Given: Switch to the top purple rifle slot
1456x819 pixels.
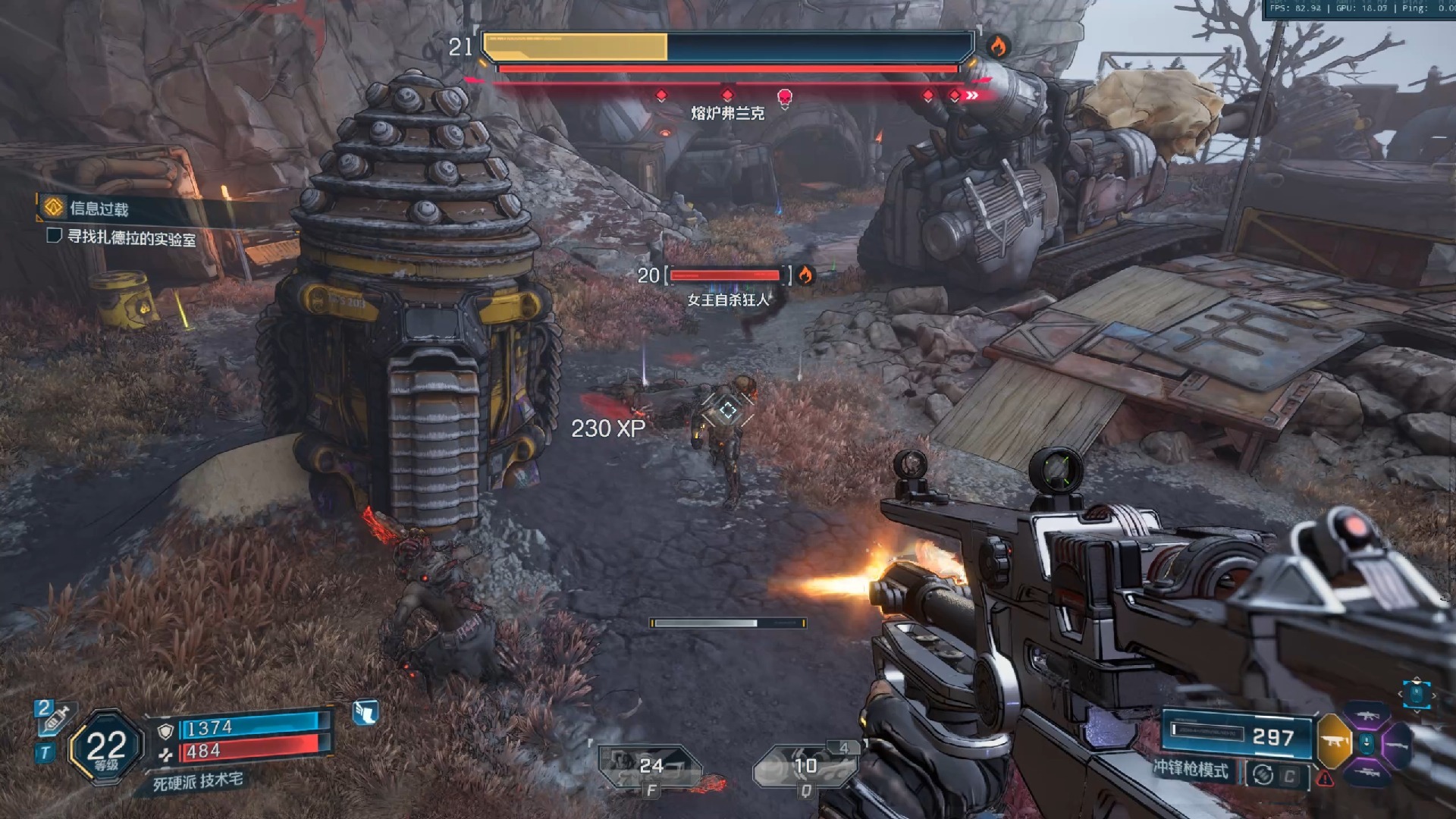Looking at the screenshot, I should point(1367,715).
